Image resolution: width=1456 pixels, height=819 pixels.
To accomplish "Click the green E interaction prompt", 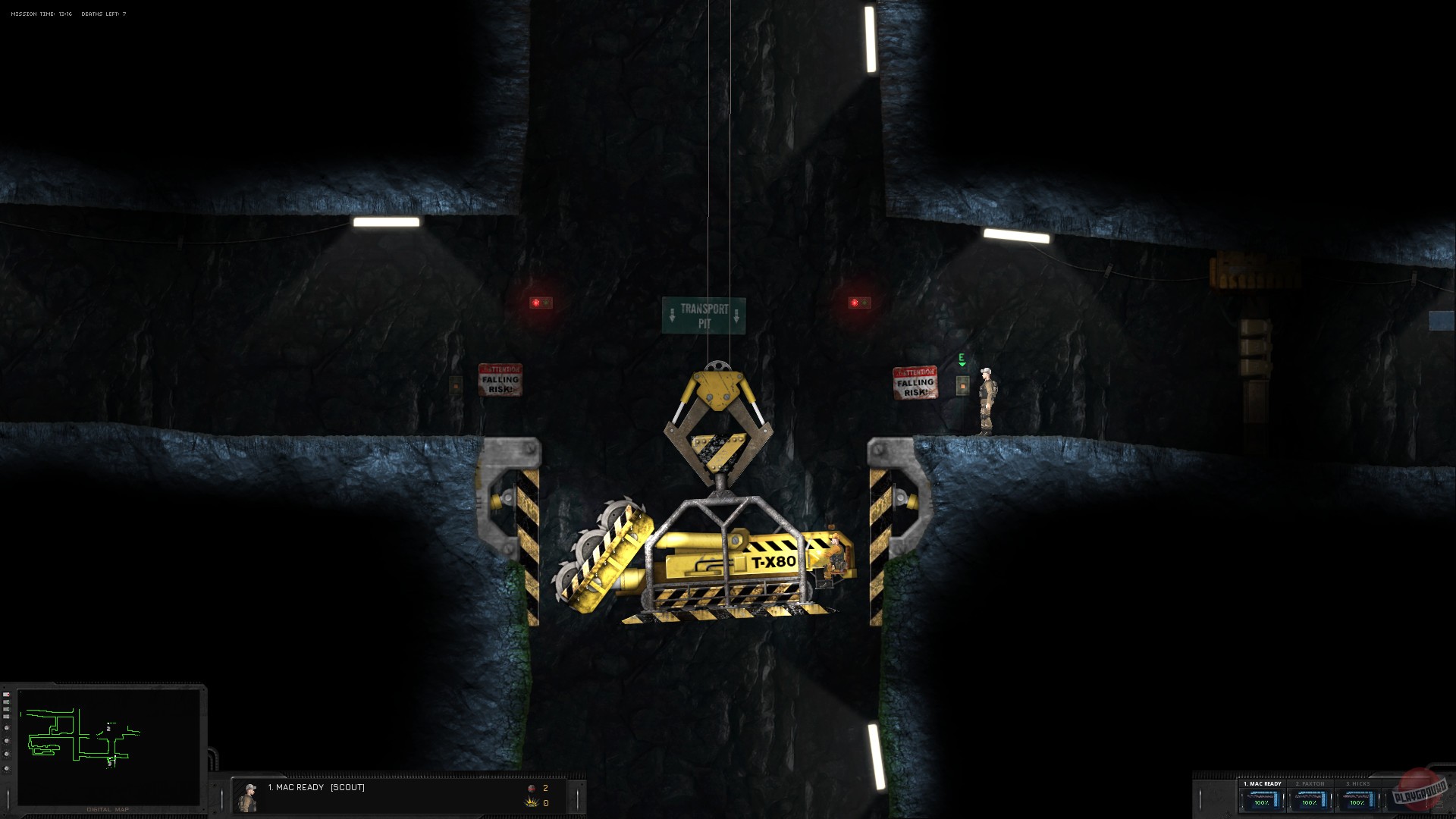I will click(x=960, y=356).
